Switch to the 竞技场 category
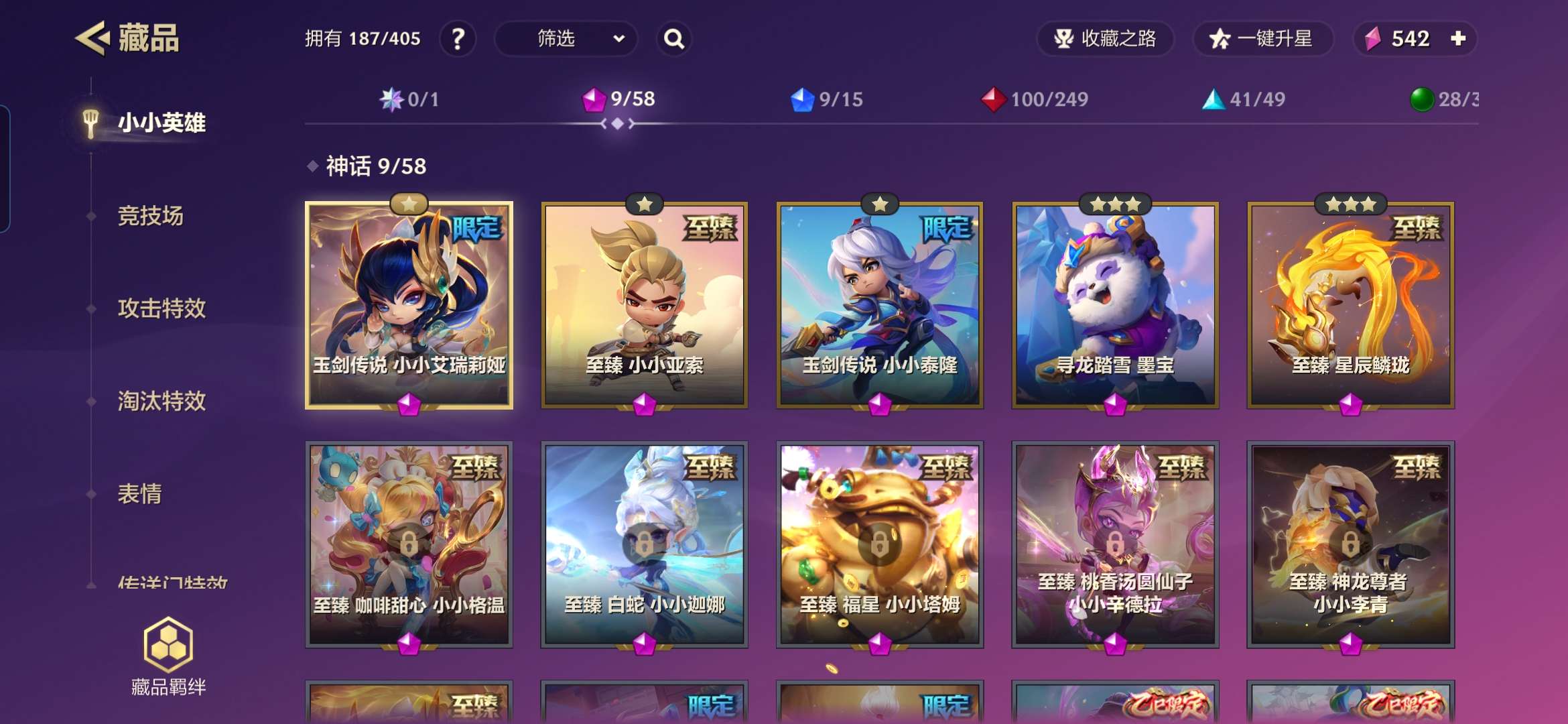Viewport: 1568px width, 724px height. (150, 216)
